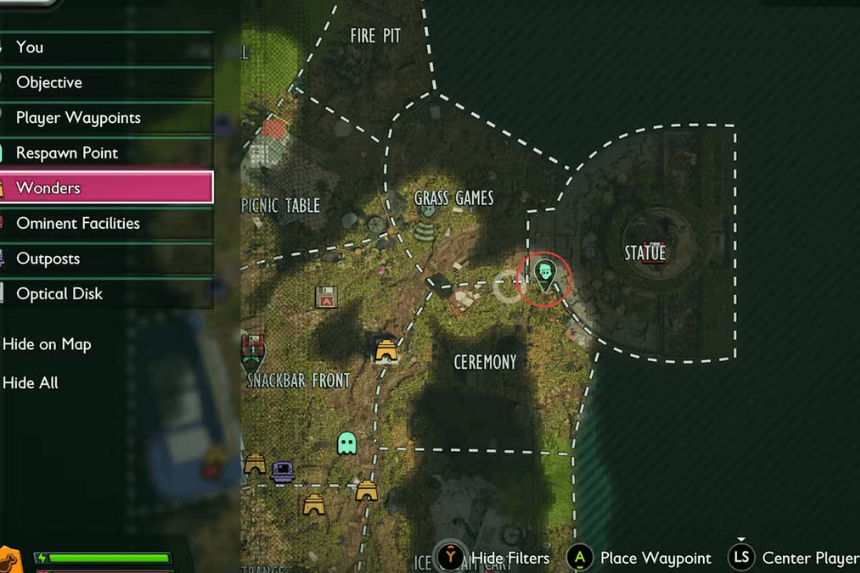Select the teal ghost map marker
860x573 pixels.
(x=347, y=443)
